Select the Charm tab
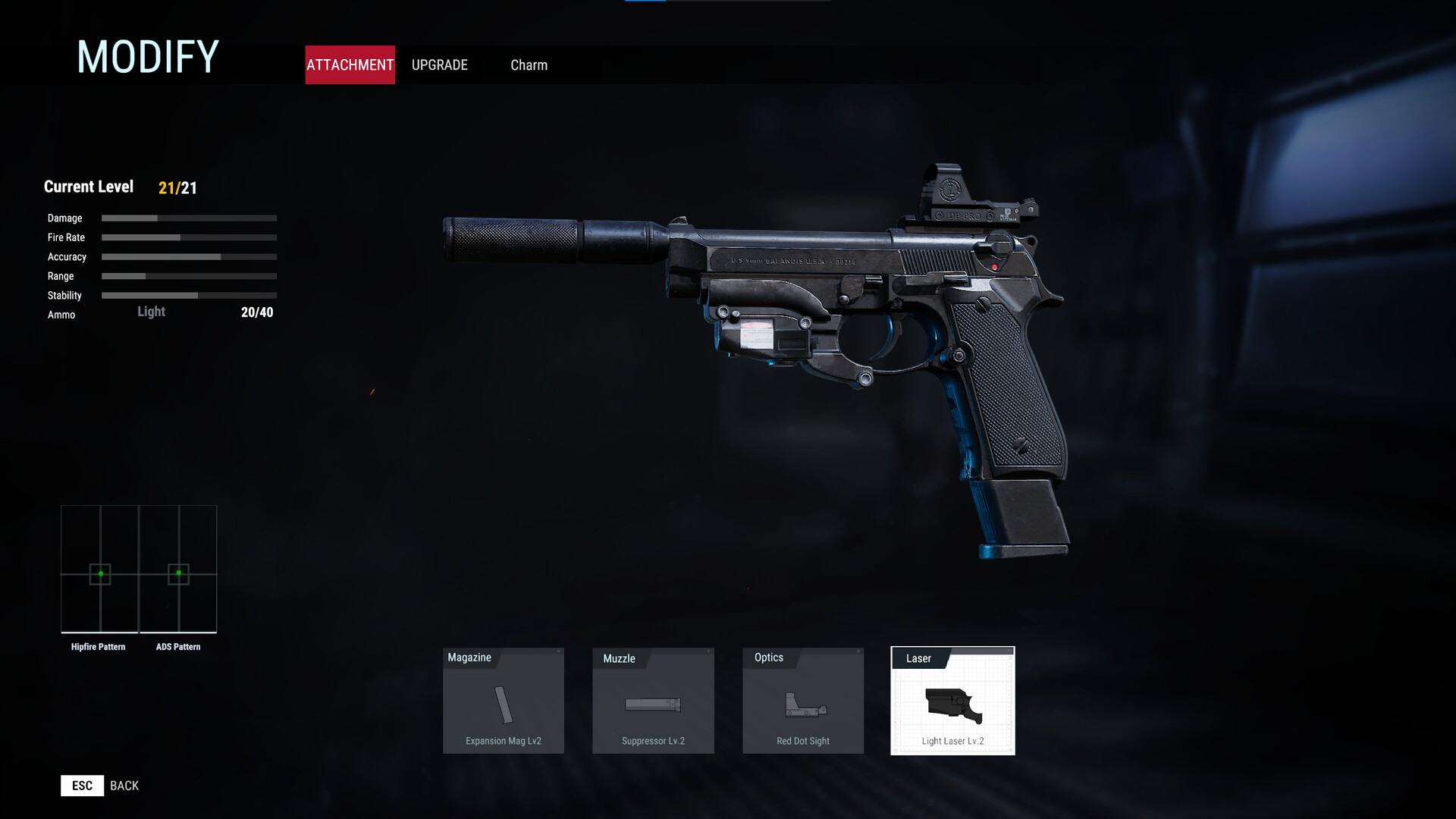This screenshot has width=1456, height=819. (x=529, y=65)
